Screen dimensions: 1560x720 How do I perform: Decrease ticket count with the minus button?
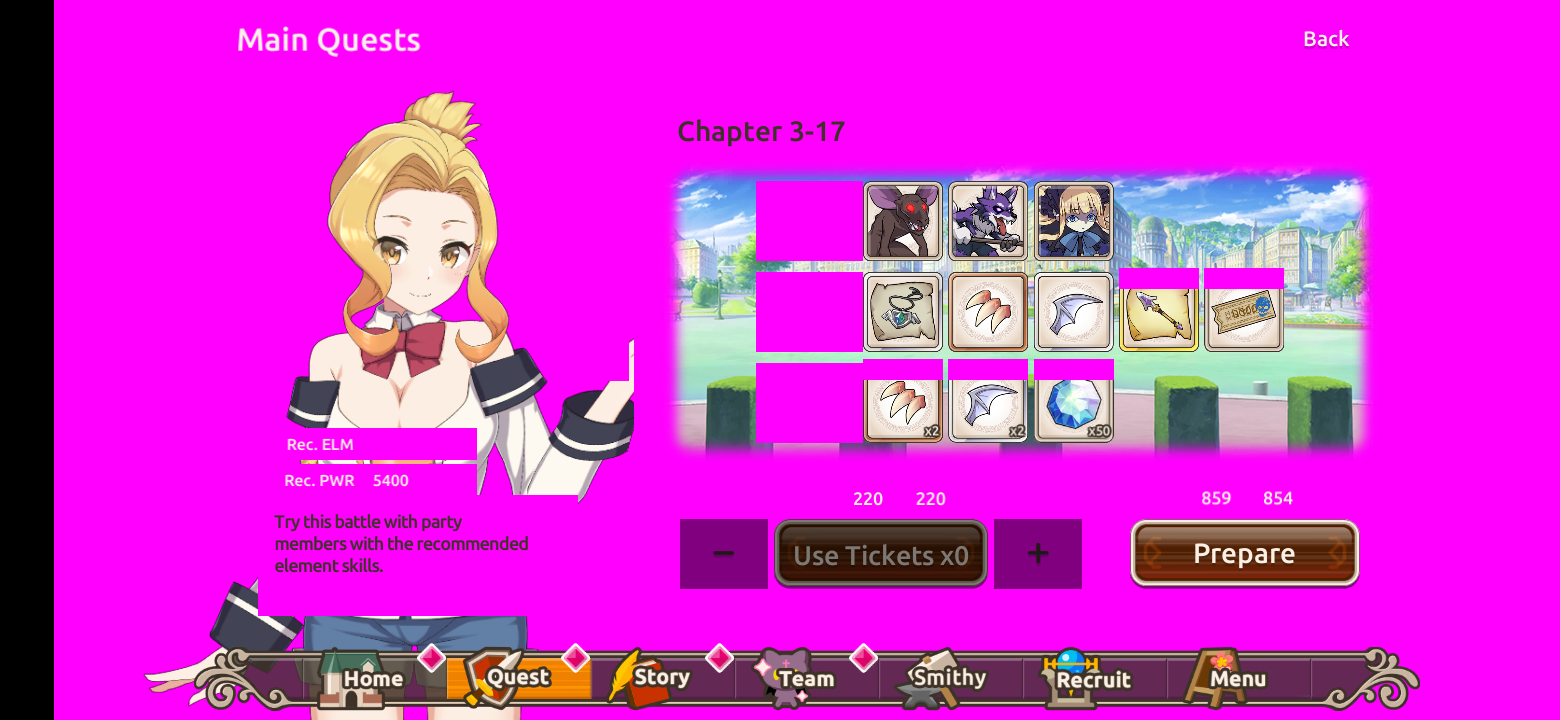pyautogui.click(x=724, y=553)
